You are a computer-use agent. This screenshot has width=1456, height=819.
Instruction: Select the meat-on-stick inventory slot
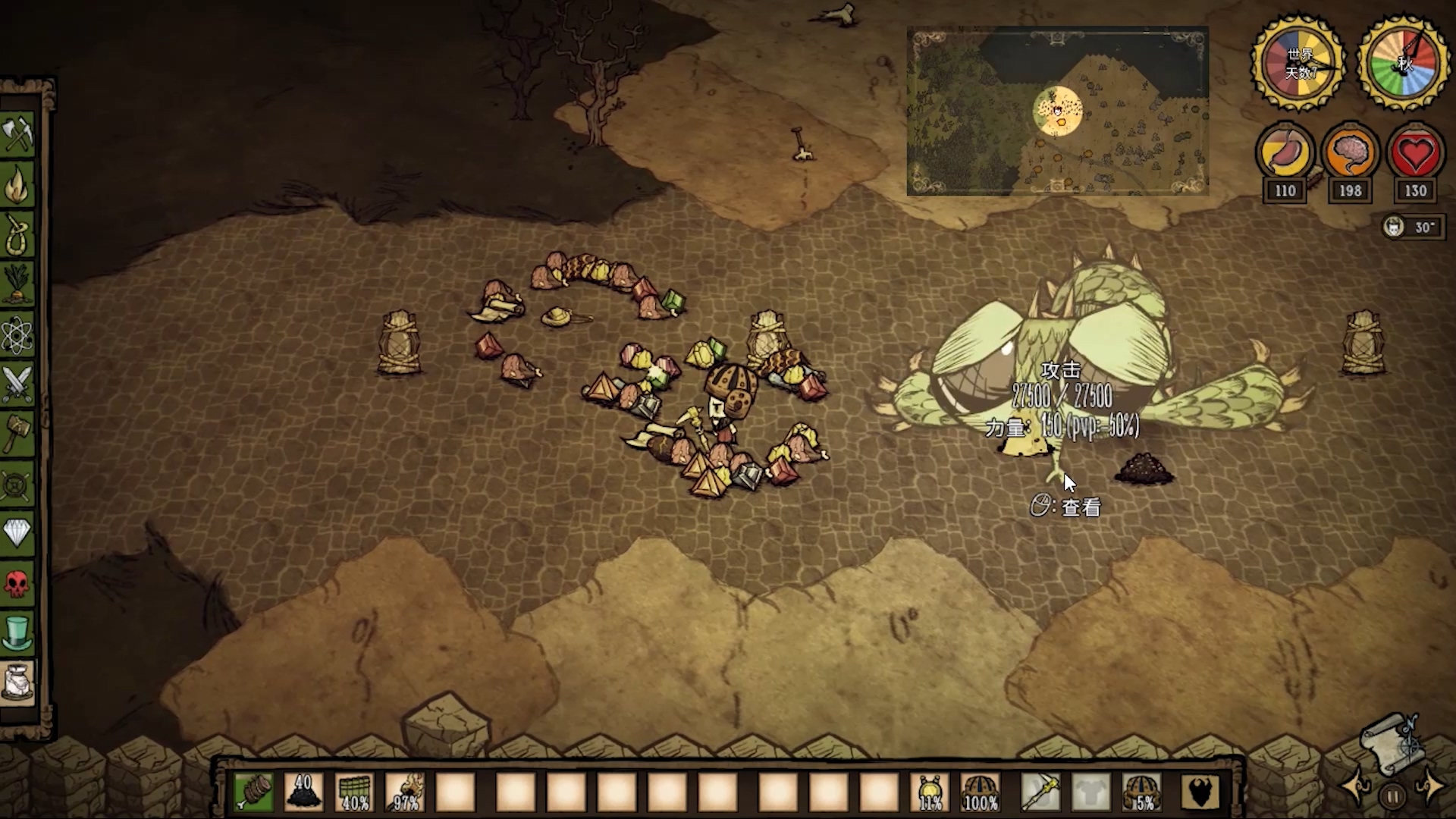tap(253, 792)
